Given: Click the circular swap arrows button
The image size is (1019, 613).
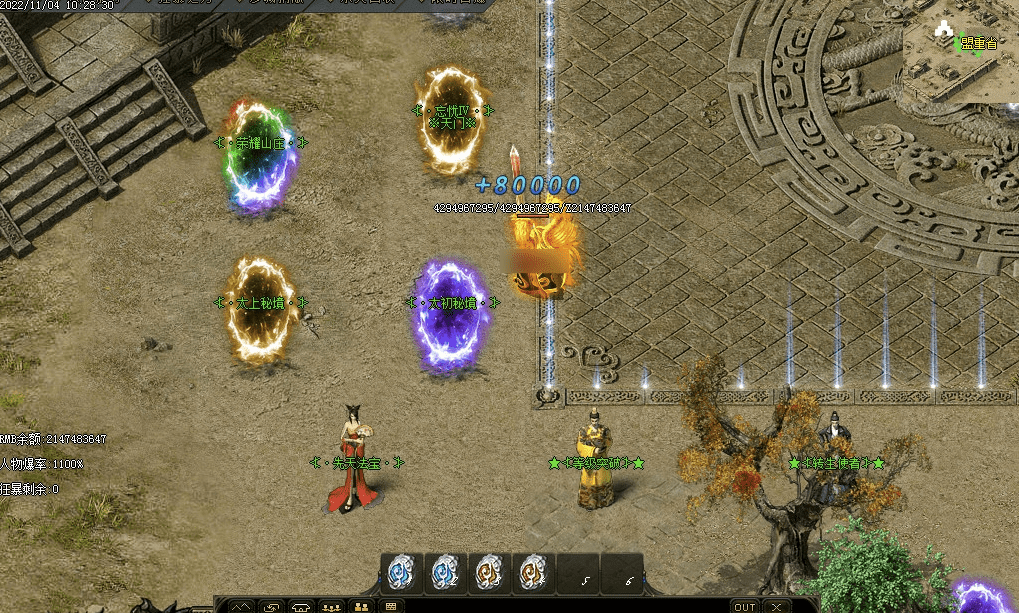Looking at the screenshot, I should pos(271,606).
